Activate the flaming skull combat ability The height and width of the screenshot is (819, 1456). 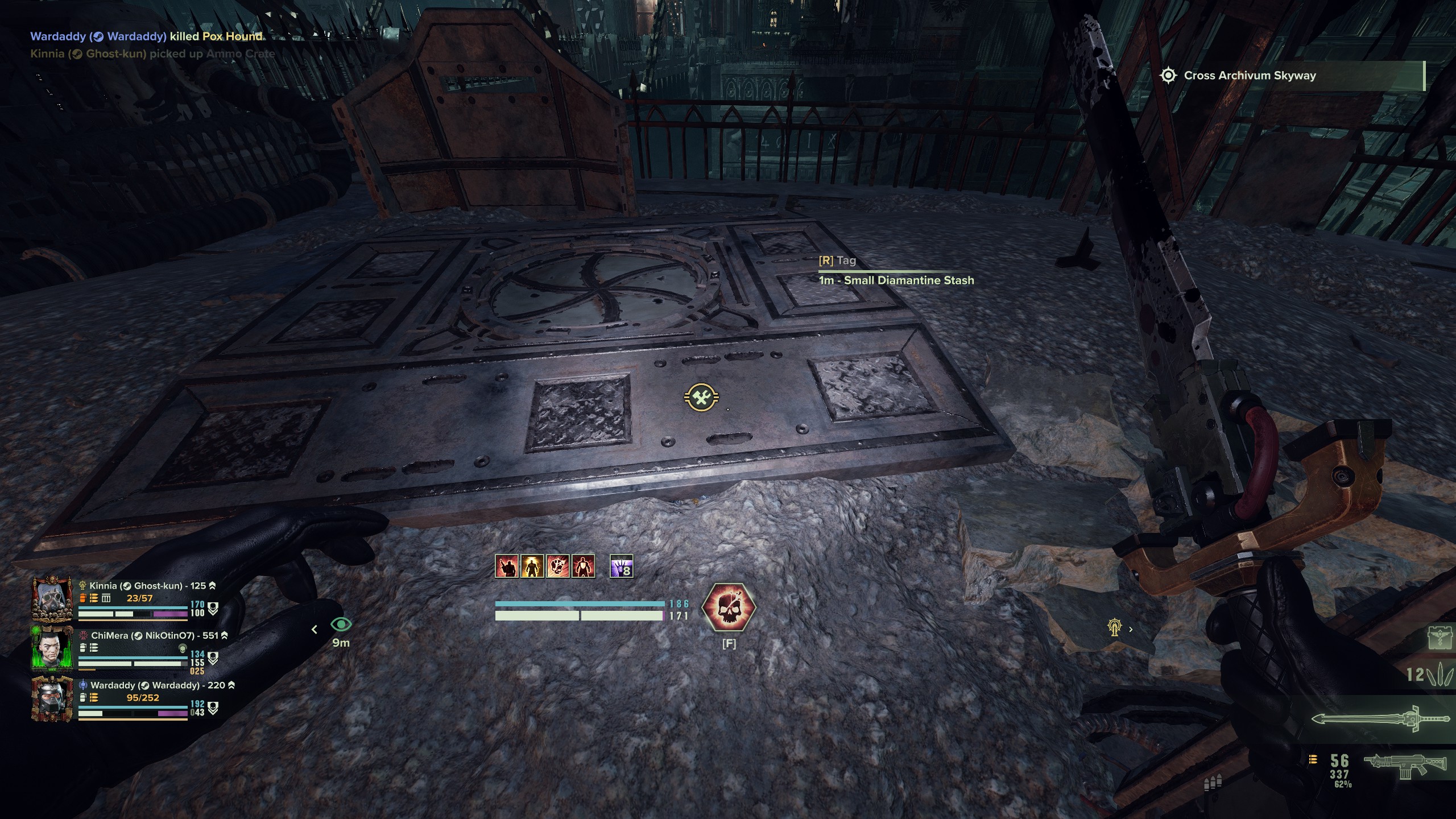729,607
